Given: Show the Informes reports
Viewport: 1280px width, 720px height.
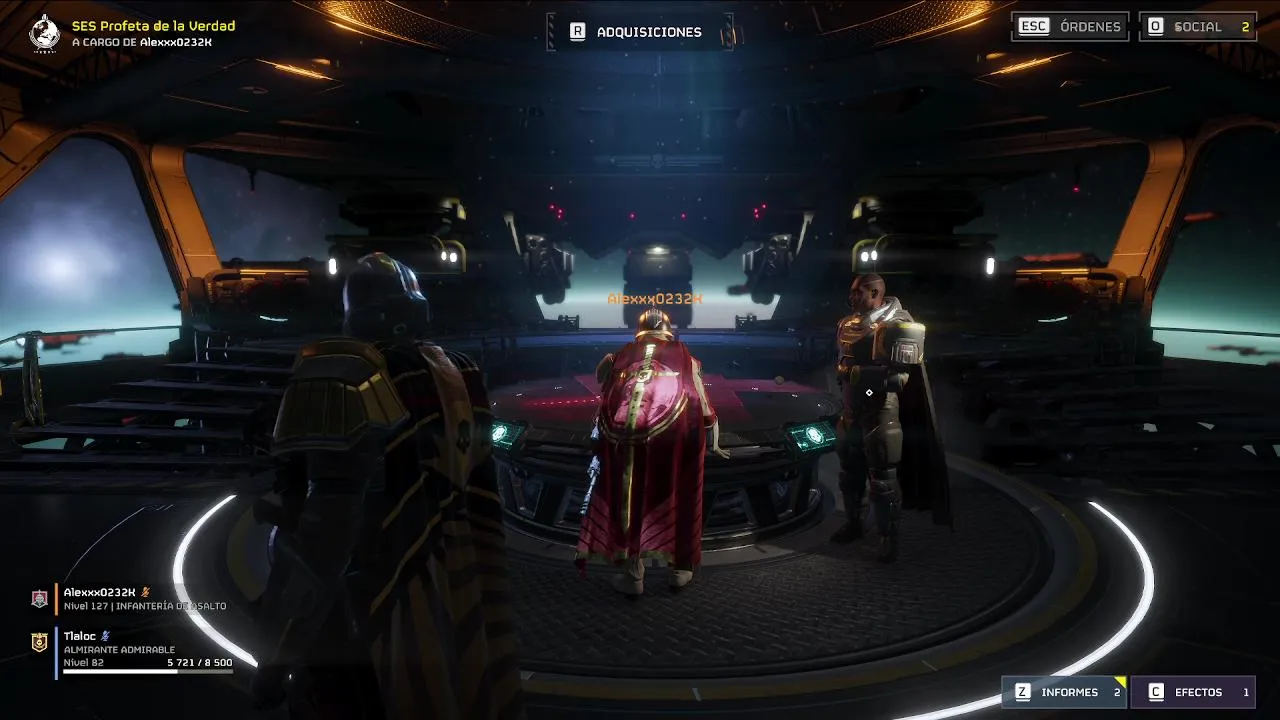Looking at the screenshot, I should (x=1066, y=692).
